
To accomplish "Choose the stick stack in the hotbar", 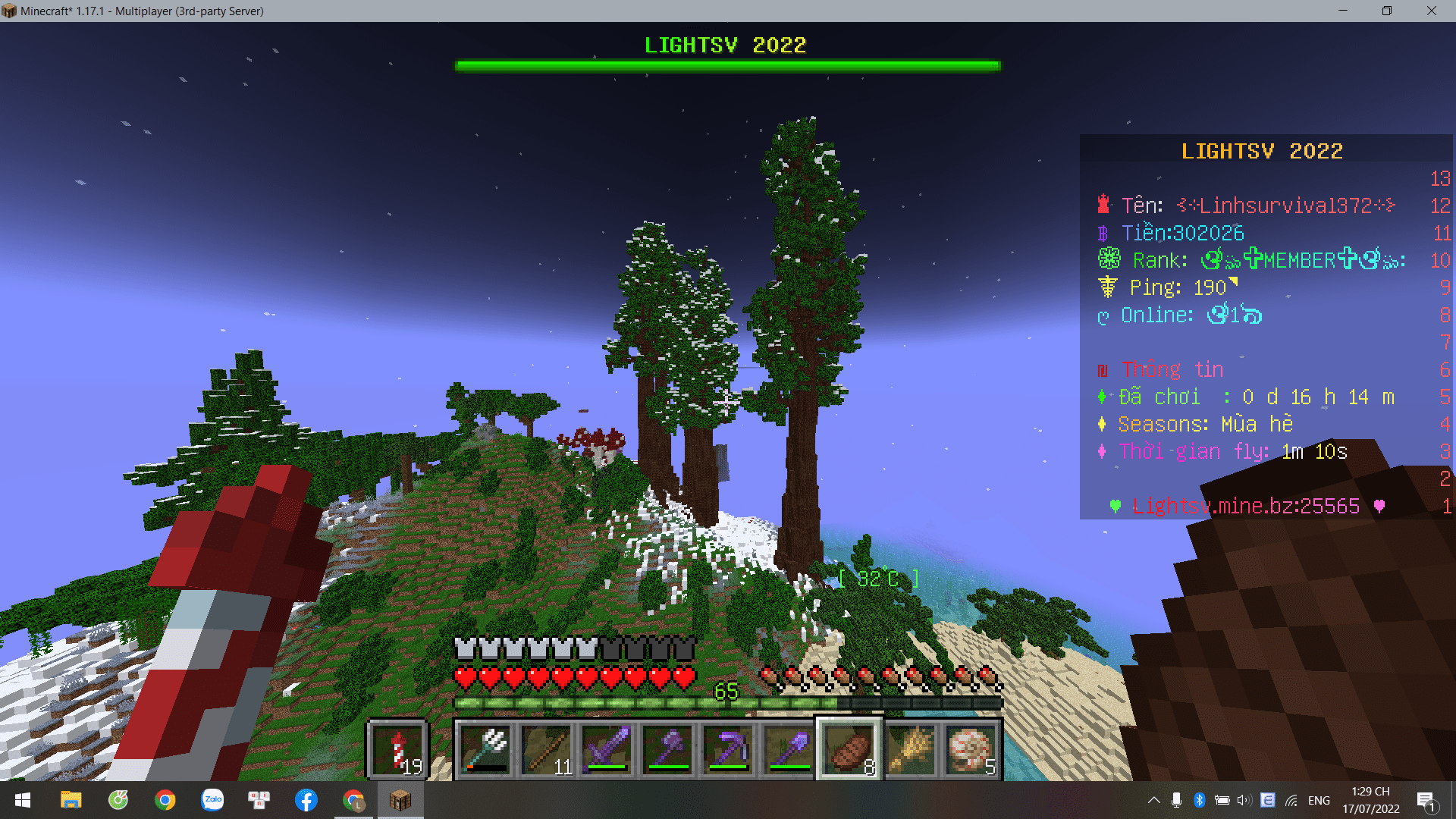I will 546,748.
